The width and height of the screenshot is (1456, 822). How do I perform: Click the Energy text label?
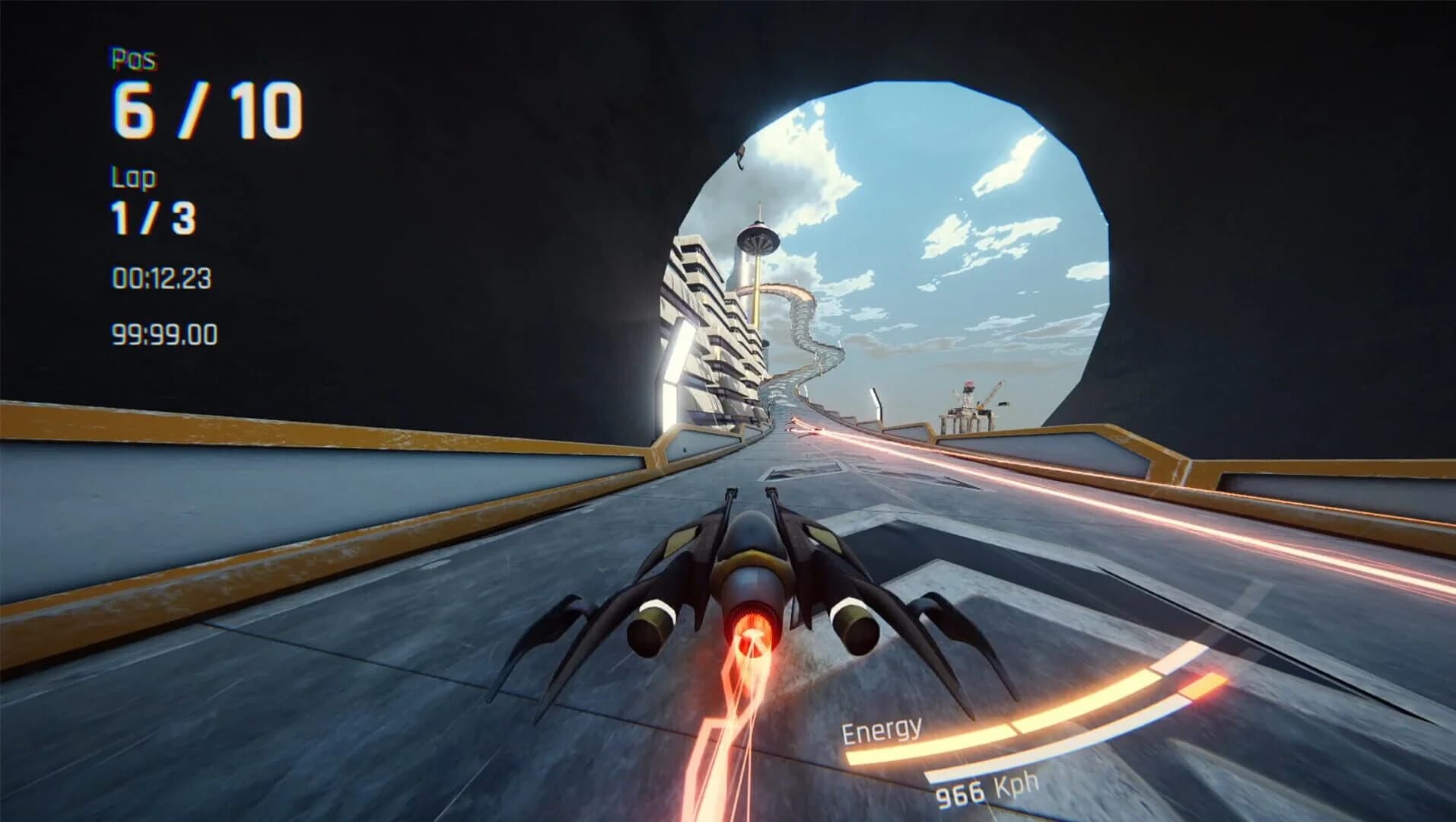click(x=882, y=731)
